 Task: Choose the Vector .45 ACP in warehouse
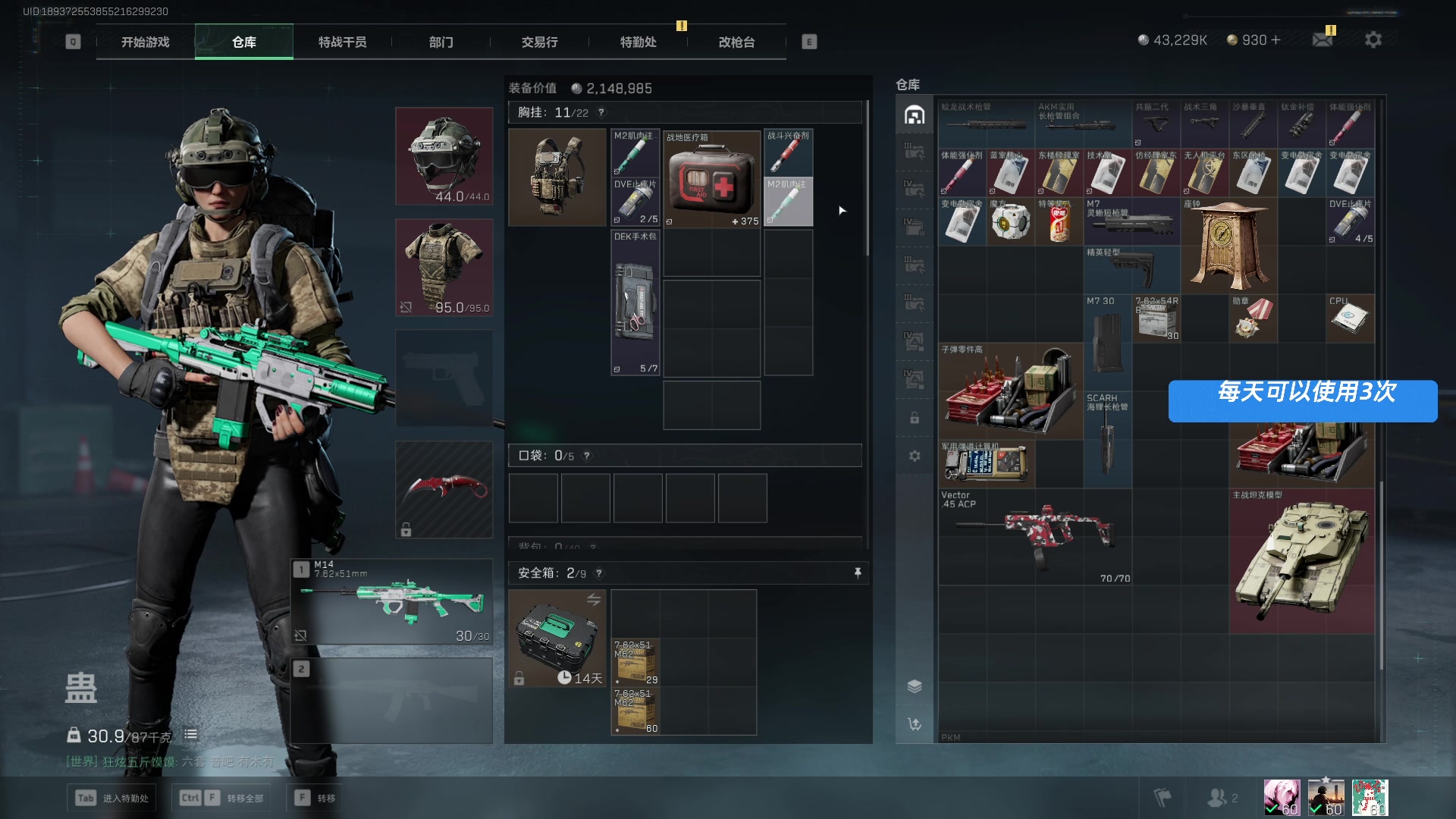(1035, 537)
